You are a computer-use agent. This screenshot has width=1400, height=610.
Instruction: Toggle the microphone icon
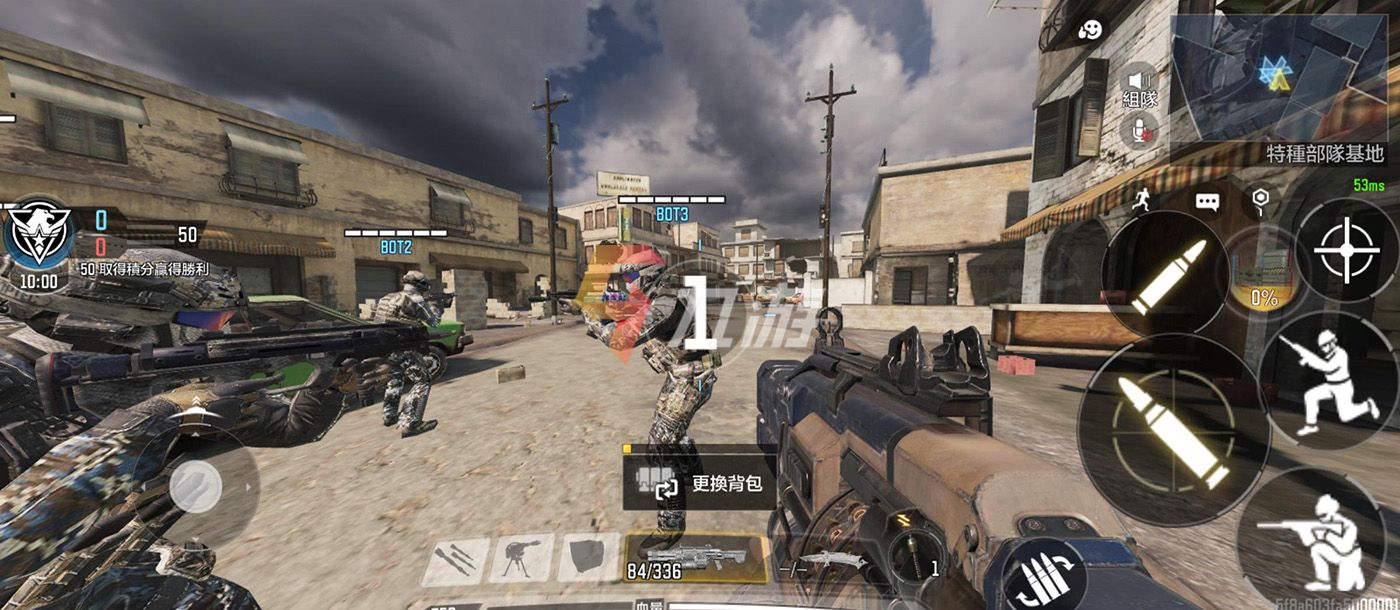coord(1140,129)
